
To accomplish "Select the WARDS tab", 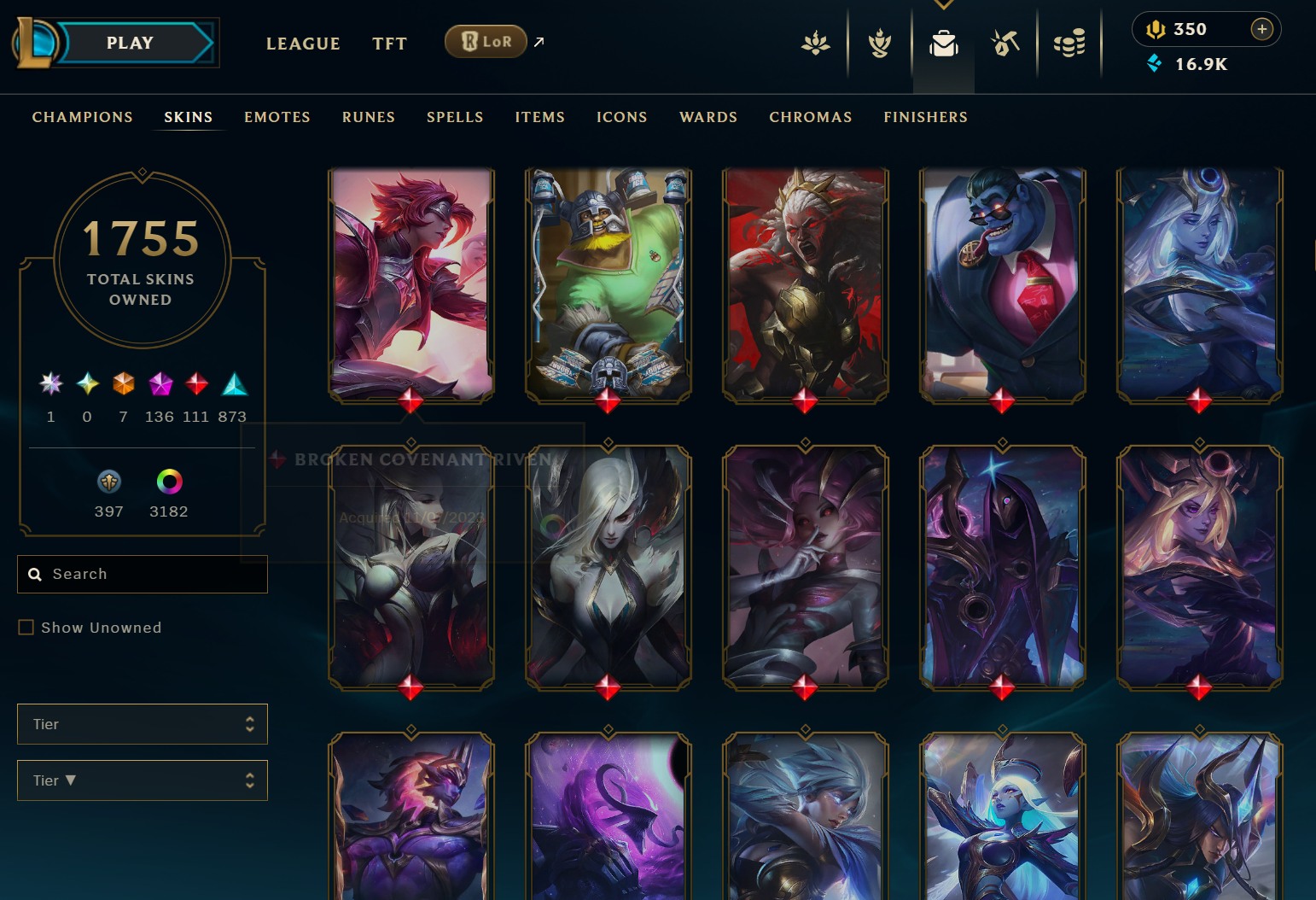I will [708, 117].
